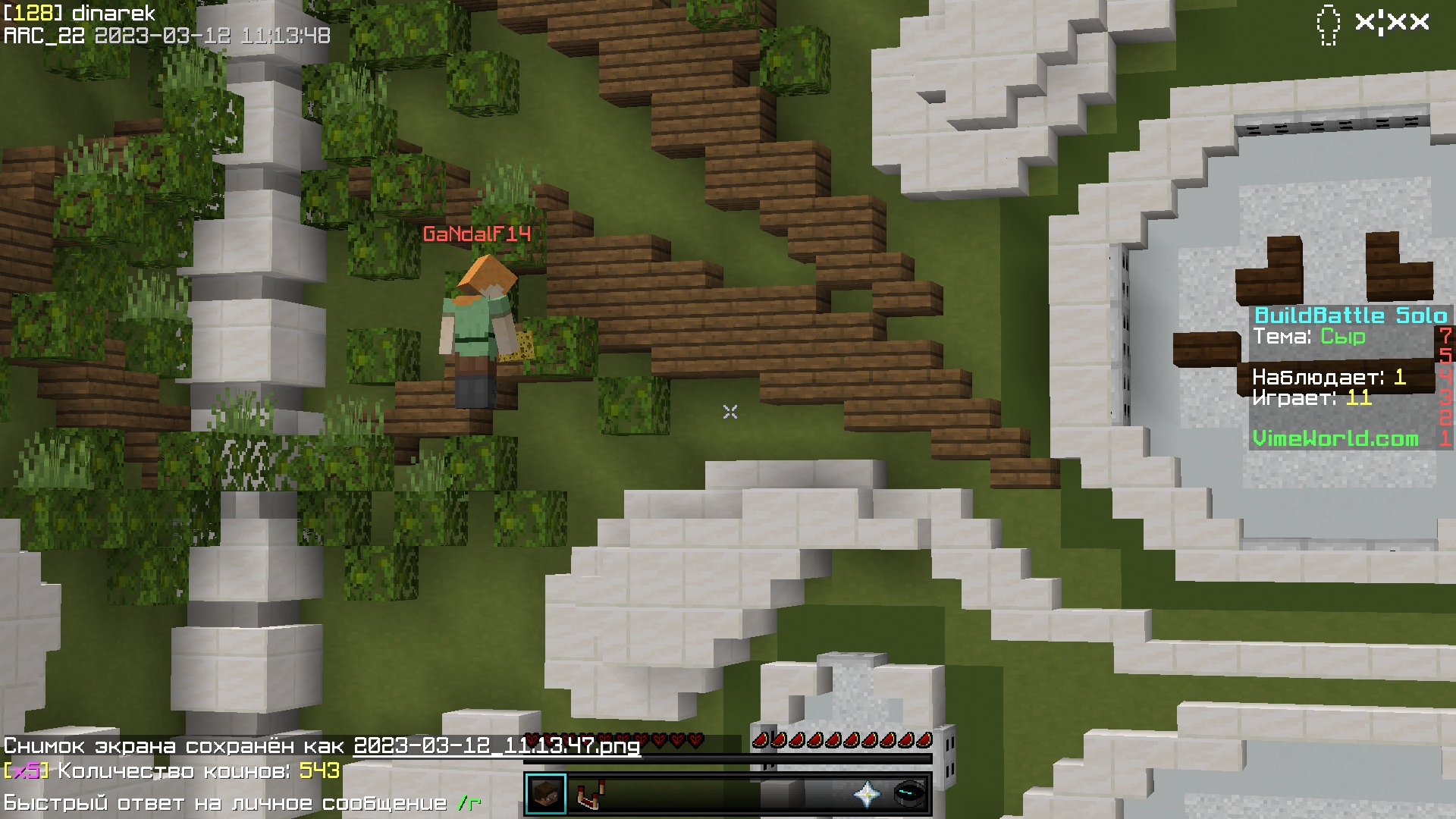Select the redstone comparator hotbar slot
This screenshot has width=1456, height=819.
(586, 794)
